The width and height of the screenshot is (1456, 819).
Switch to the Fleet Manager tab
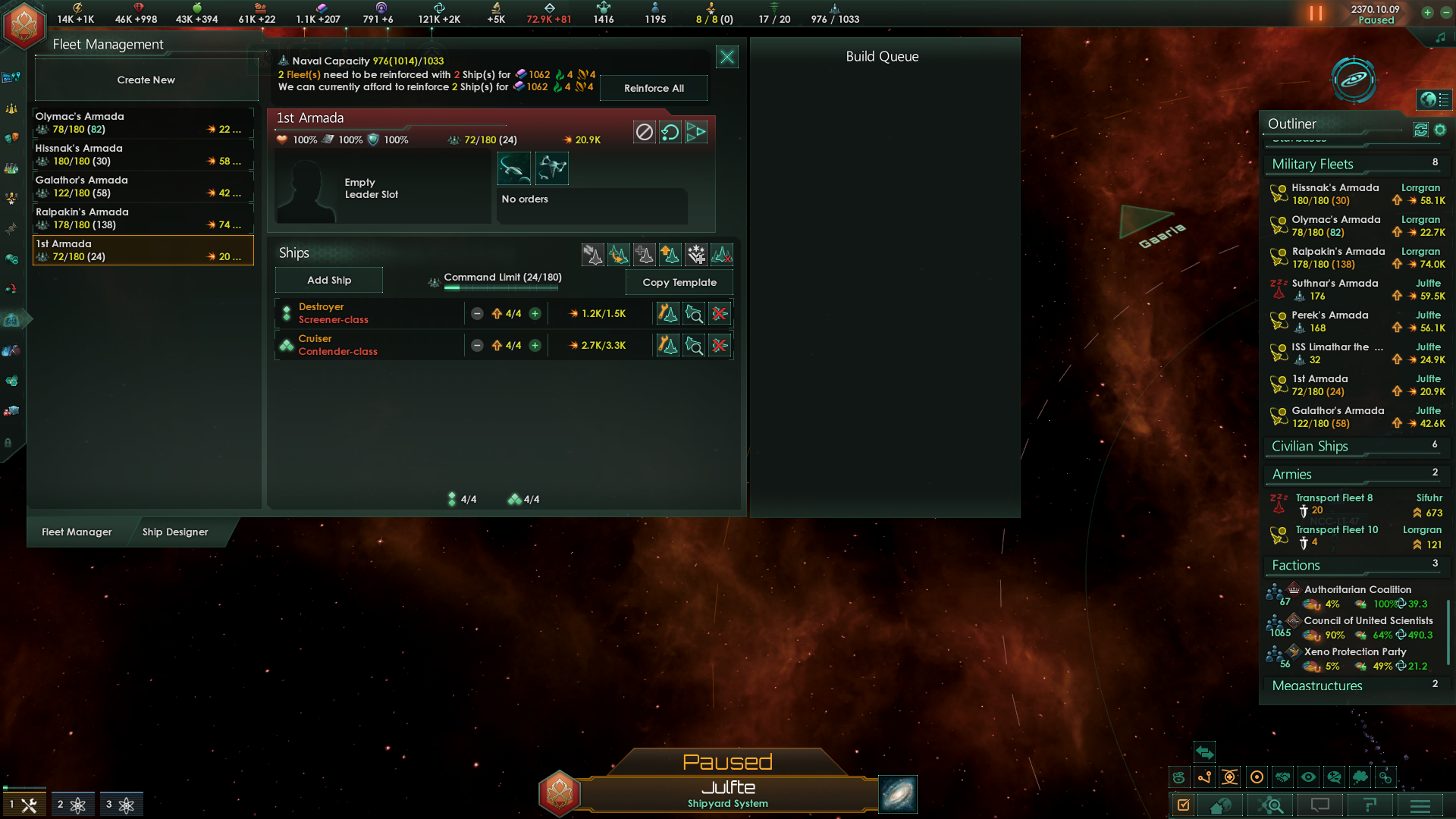pos(76,532)
